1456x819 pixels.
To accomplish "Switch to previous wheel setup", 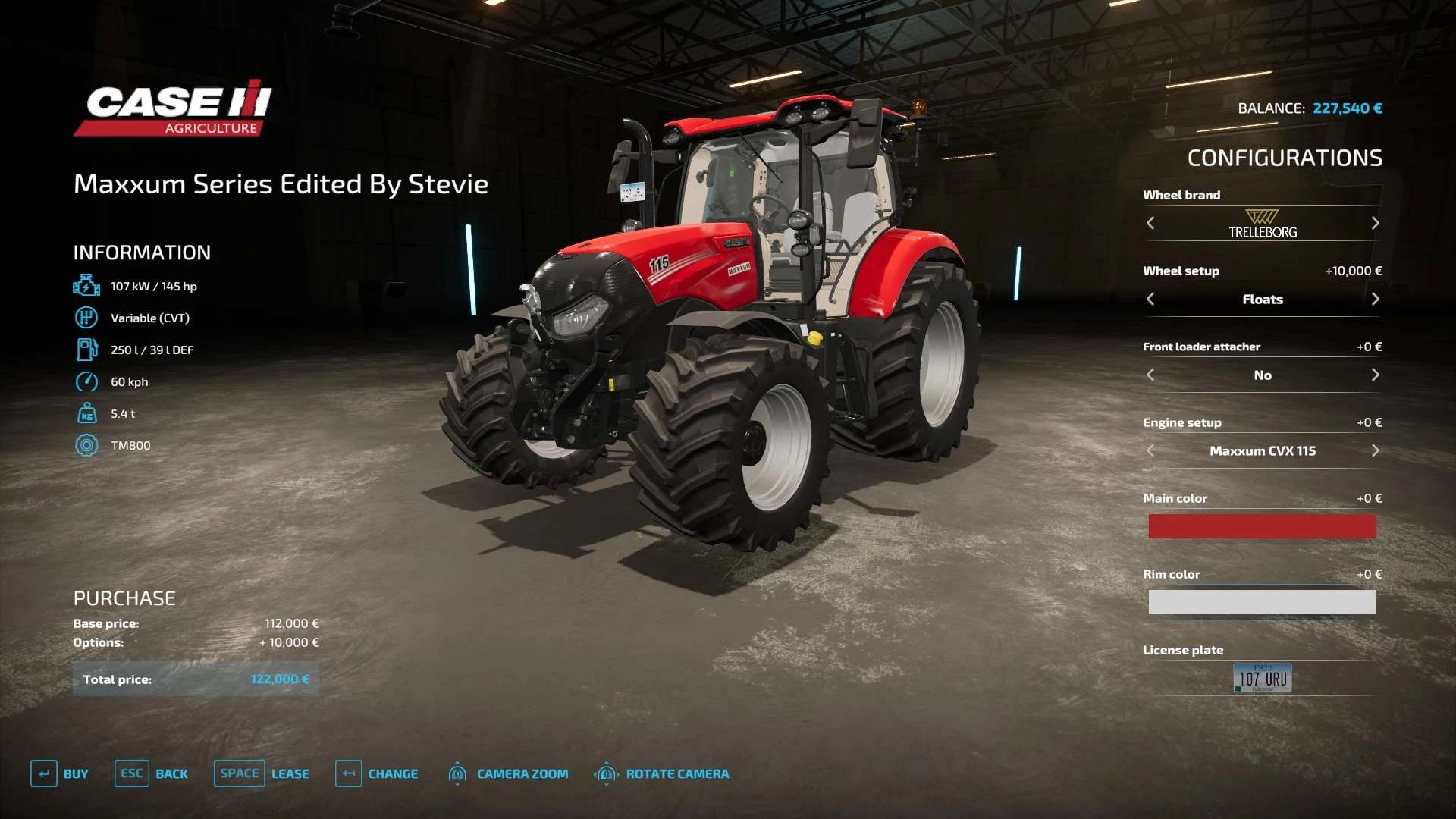I will coord(1150,299).
